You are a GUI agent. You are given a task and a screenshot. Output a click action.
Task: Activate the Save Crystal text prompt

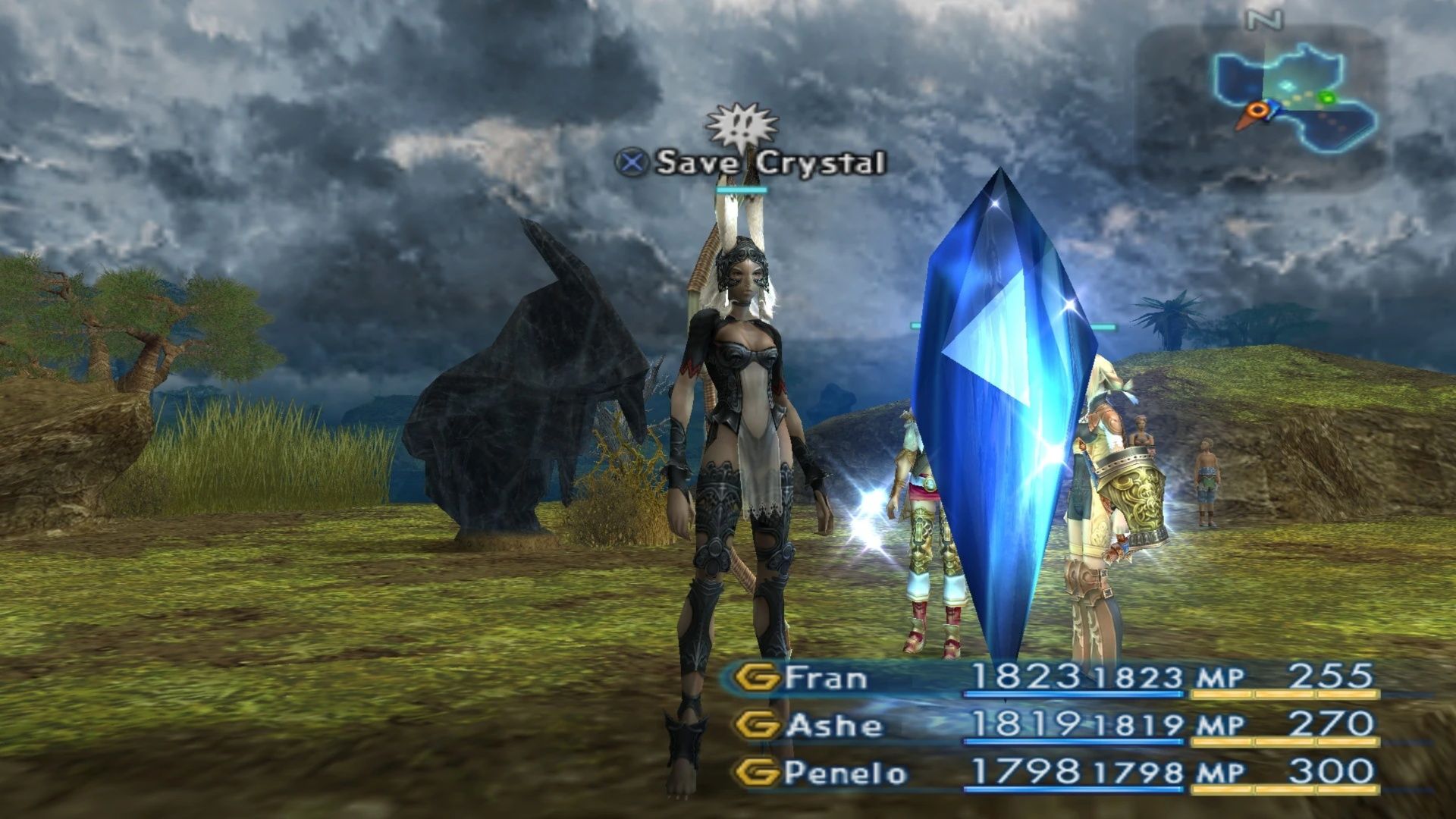pos(770,162)
